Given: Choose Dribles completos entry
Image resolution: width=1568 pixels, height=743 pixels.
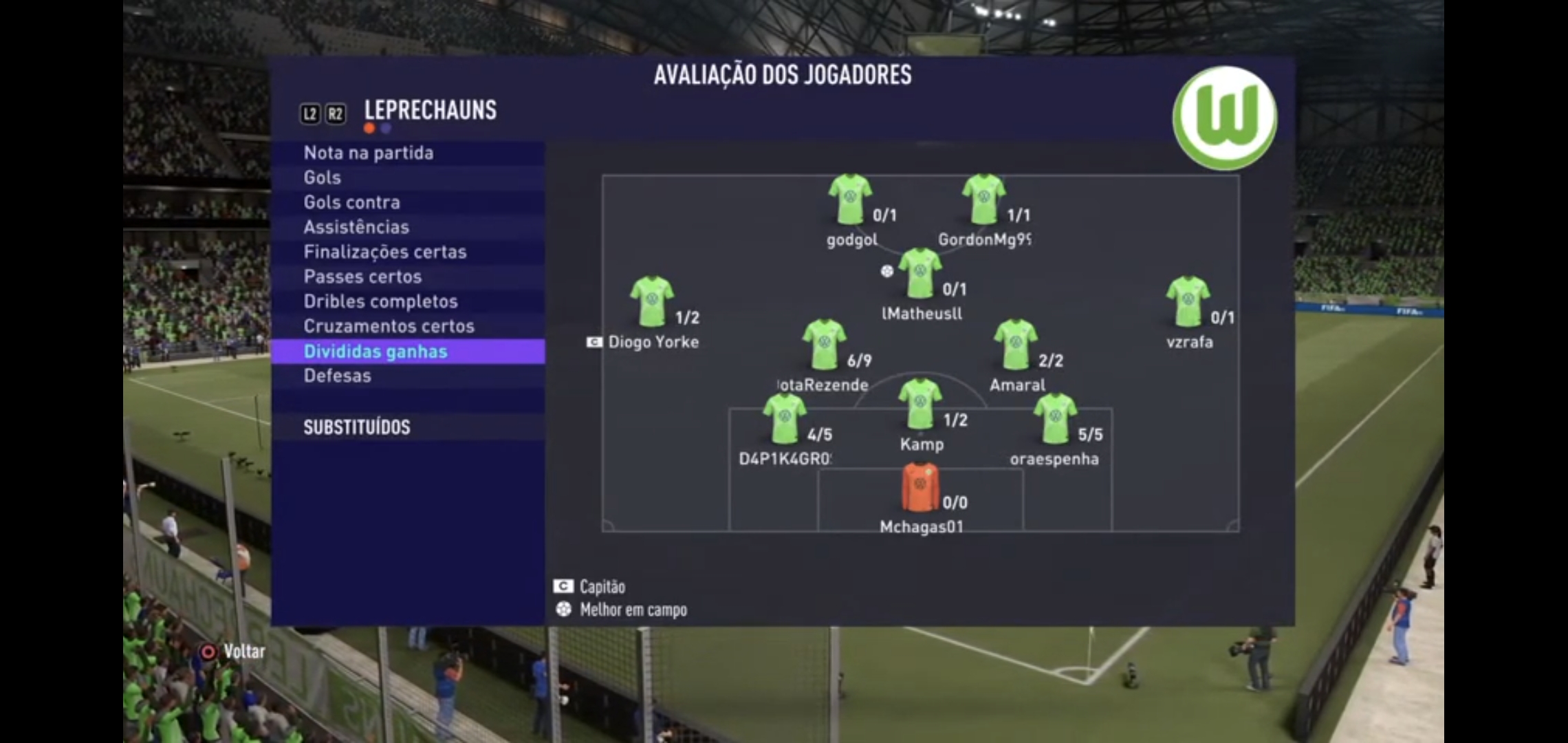Looking at the screenshot, I should 380,301.
